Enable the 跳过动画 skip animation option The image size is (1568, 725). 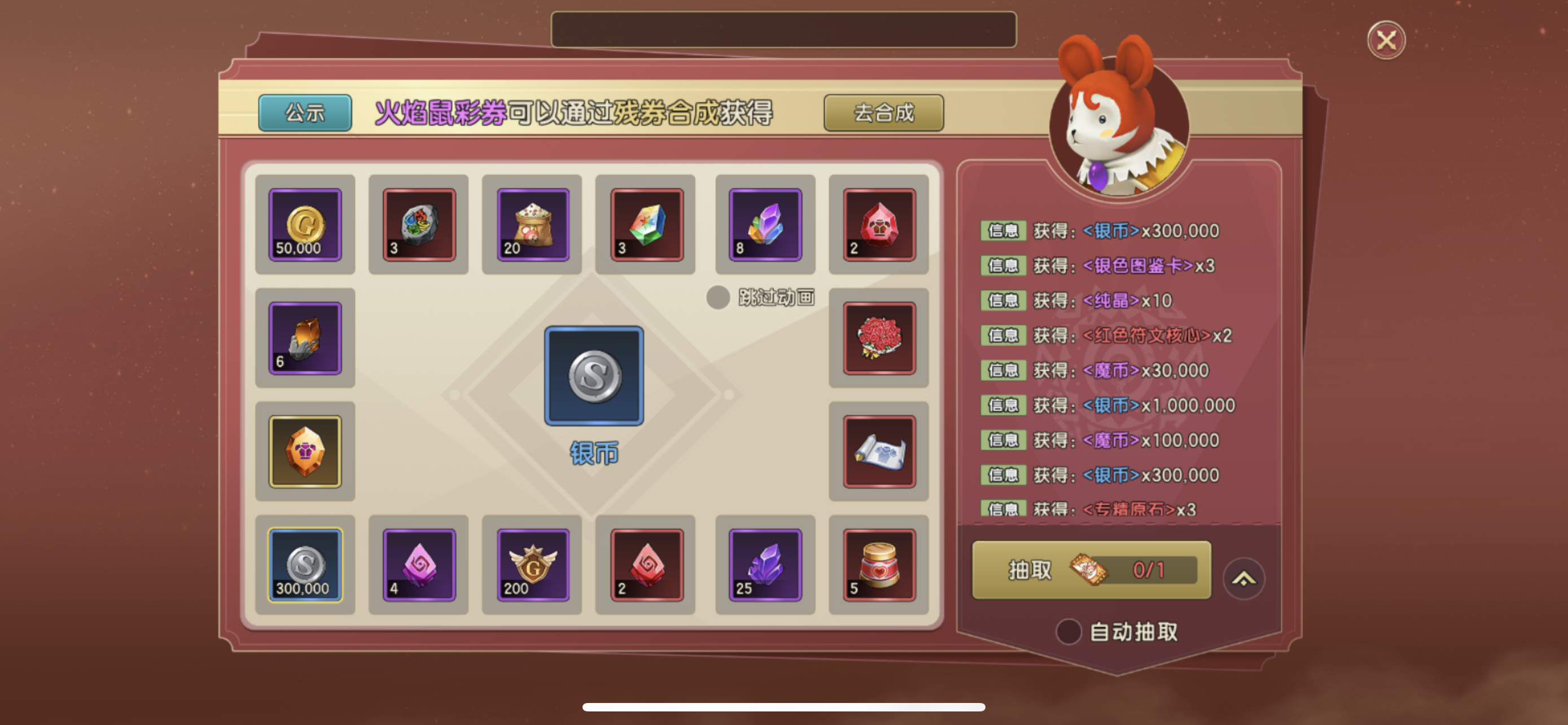(x=719, y=298)
